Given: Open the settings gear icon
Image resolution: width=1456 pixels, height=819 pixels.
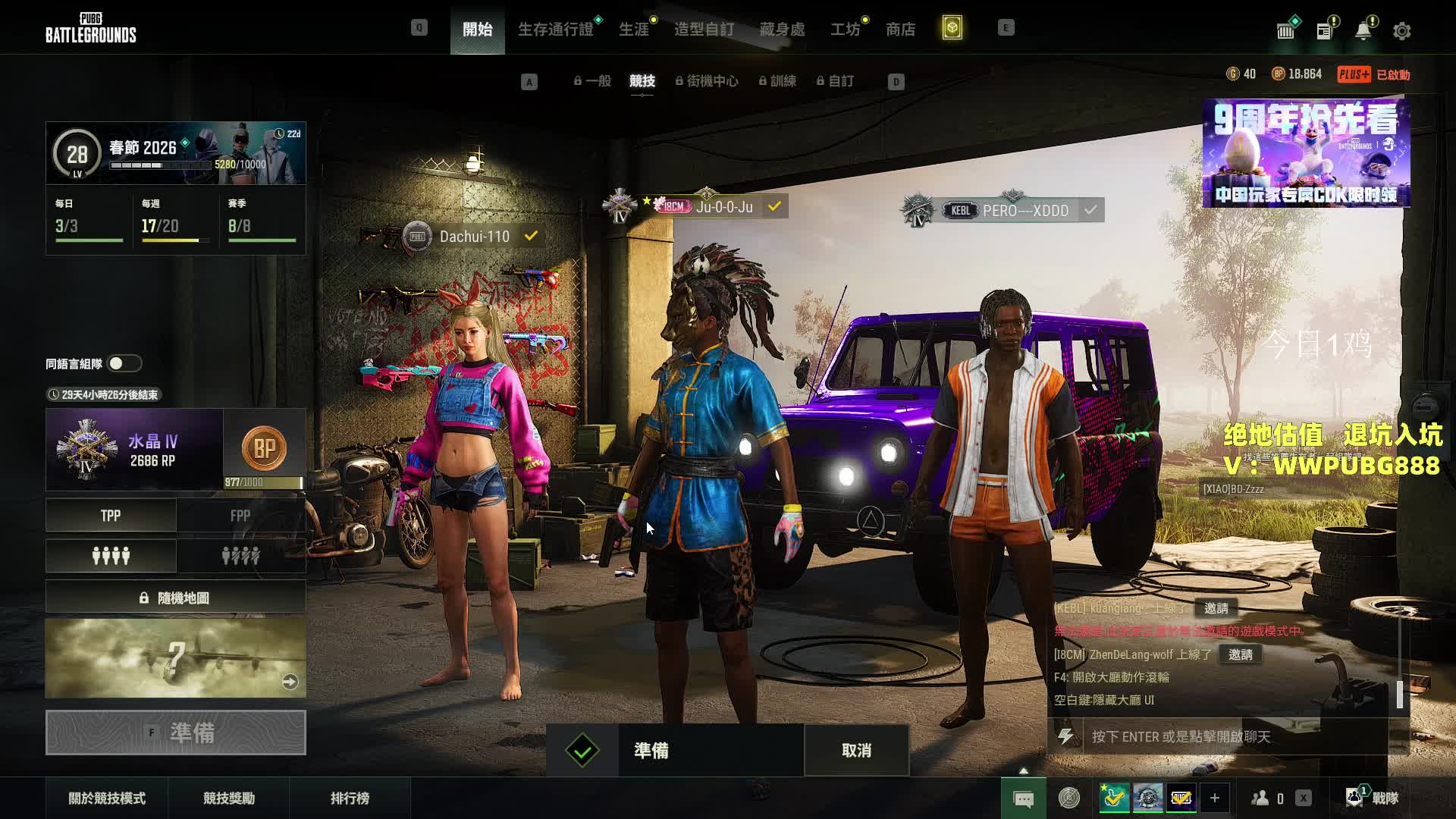Looking at the screenshot, I should coord(1401,31).
